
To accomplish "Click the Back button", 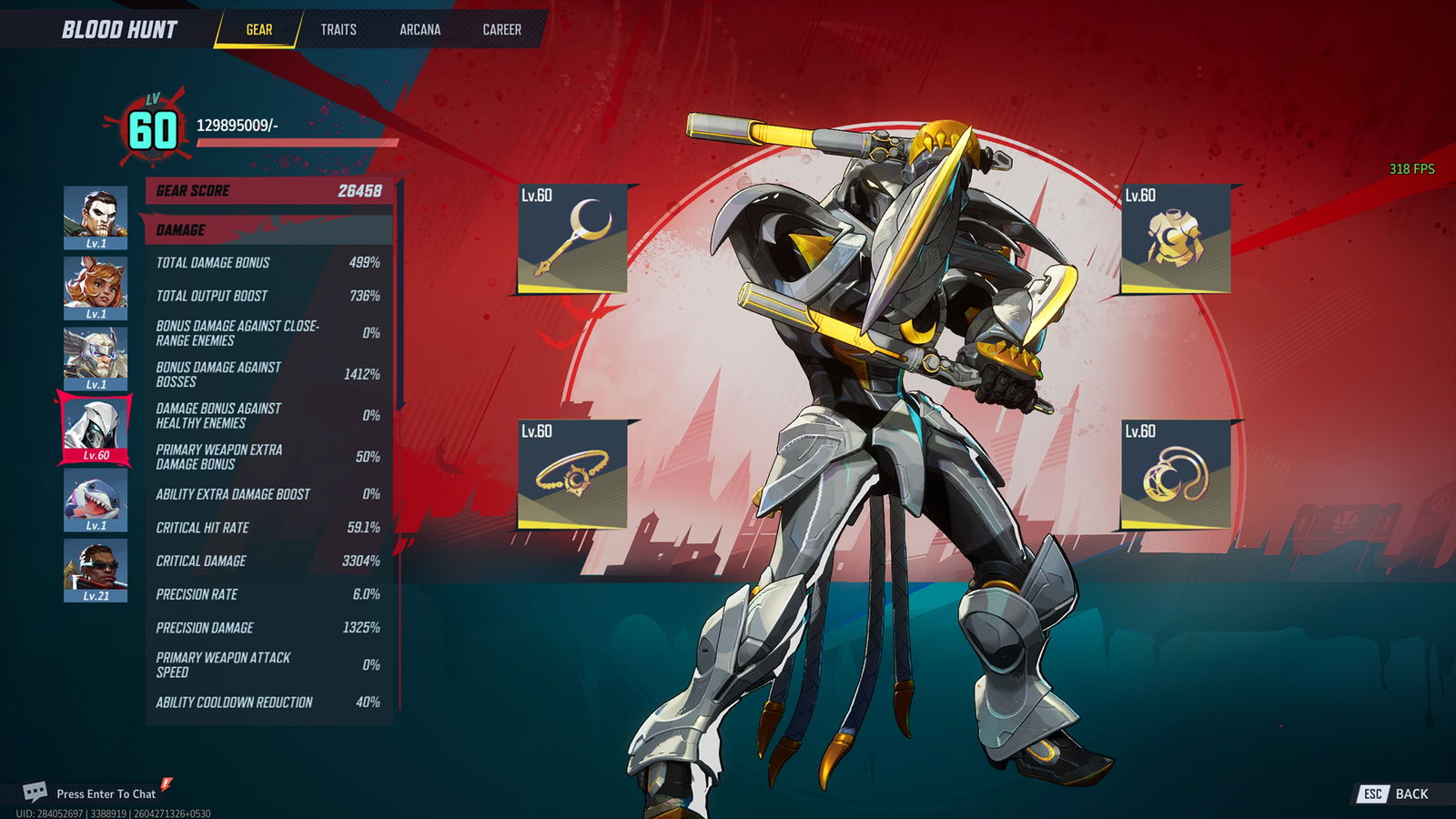I will tap(1396, 794).
